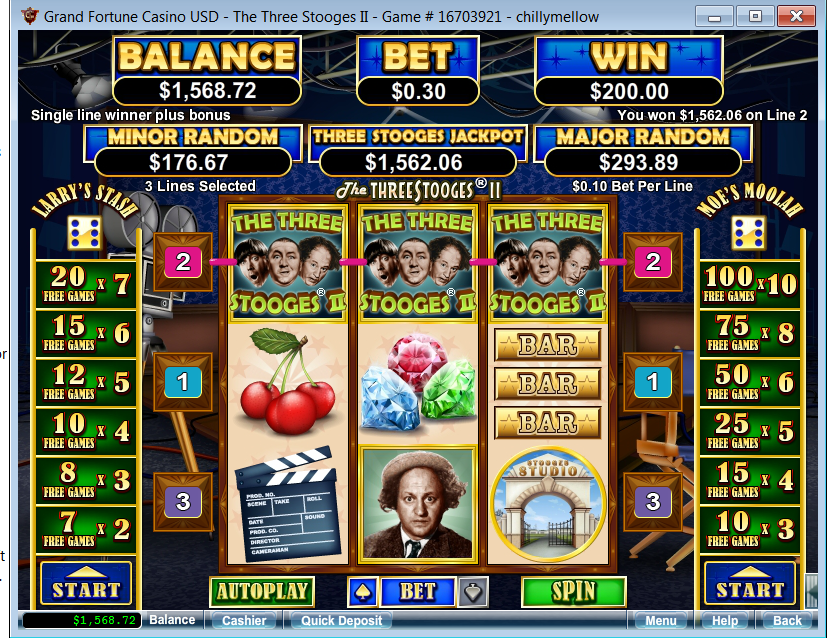Select payline 1 marker beside Larry's Stash

click(x=183, y=381)
